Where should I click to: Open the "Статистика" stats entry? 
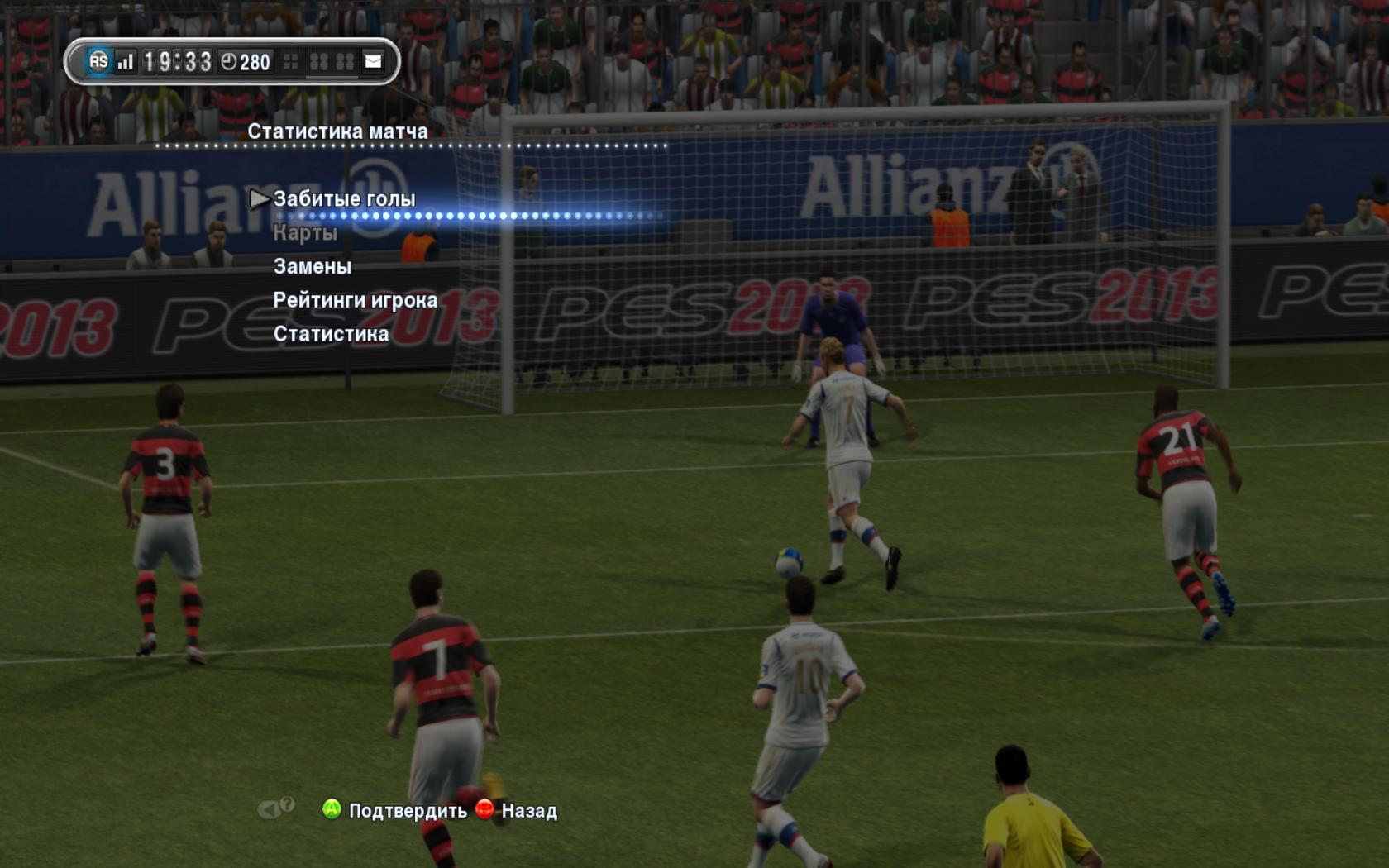pos(331,334)
